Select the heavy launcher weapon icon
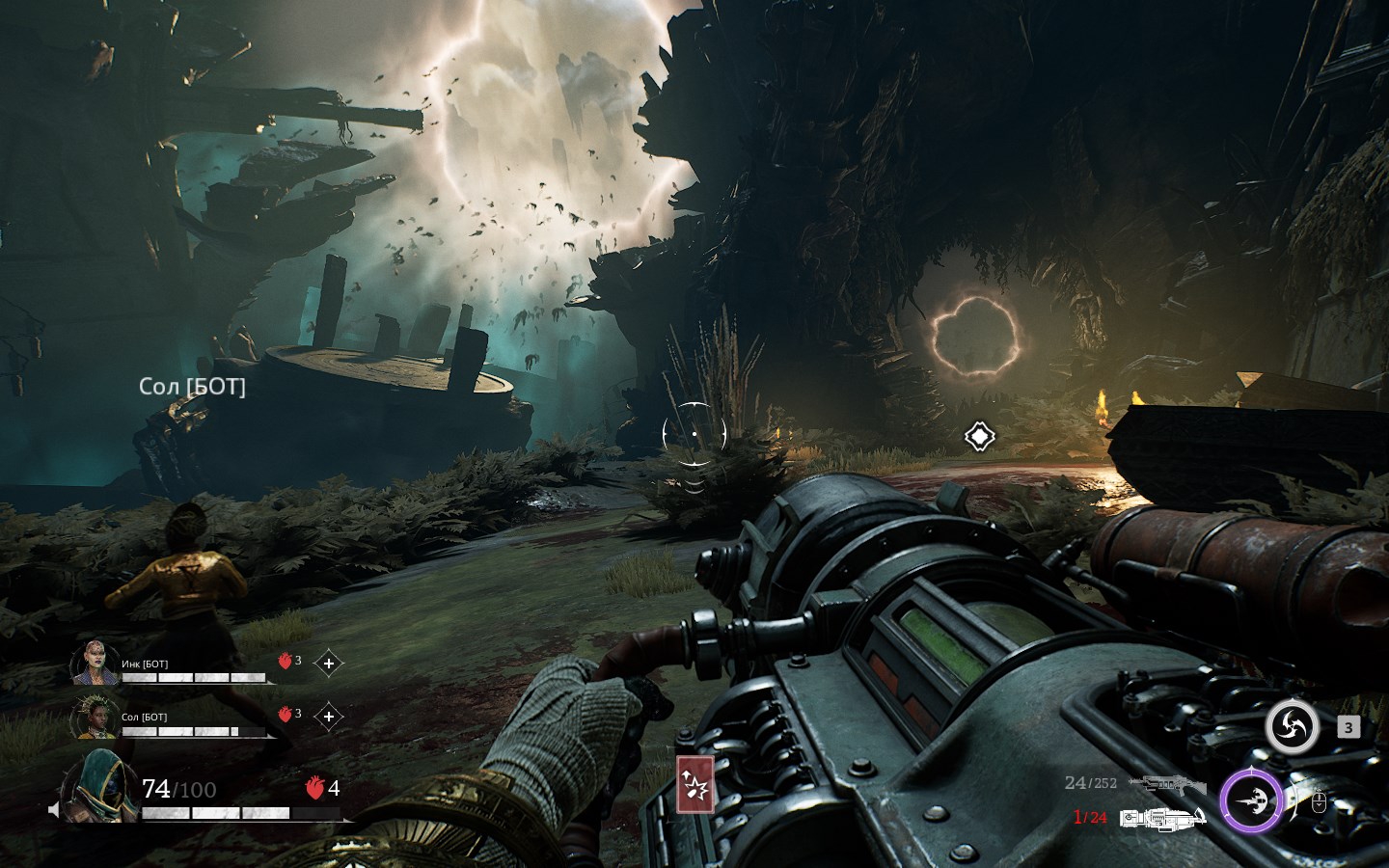 [x=1162, y=818]
